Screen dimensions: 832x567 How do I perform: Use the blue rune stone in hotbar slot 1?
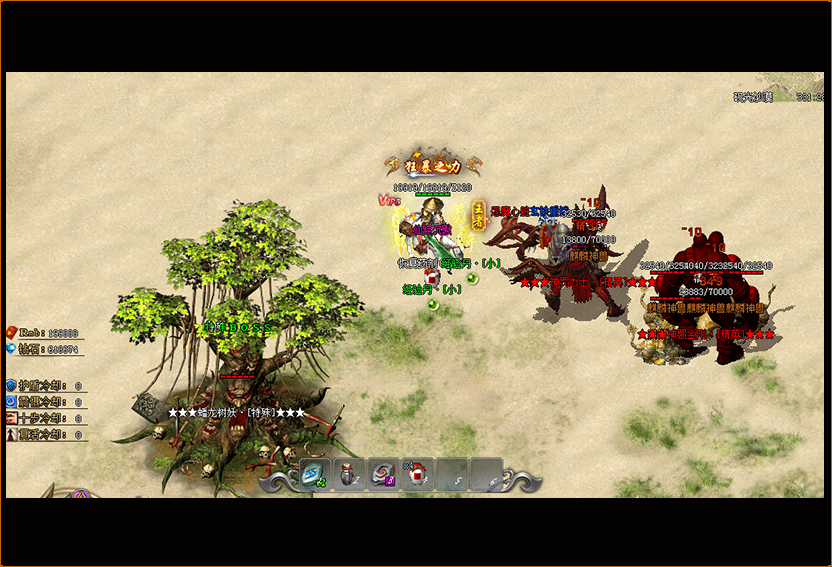tap(315, 473)
